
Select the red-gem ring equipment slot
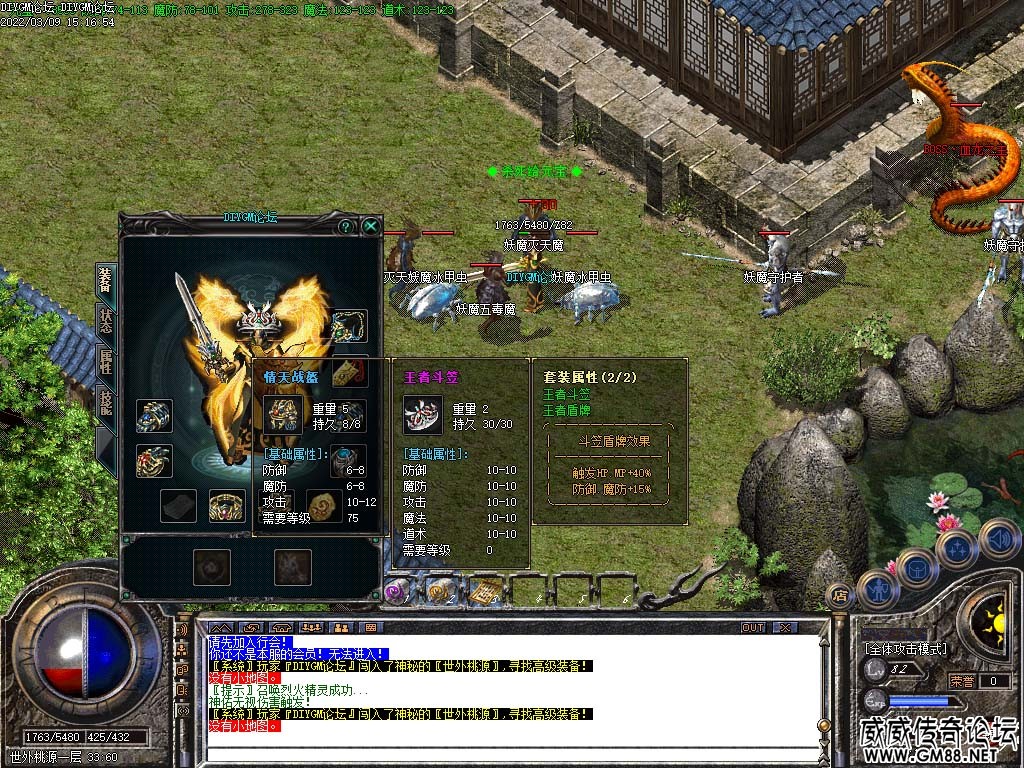click(154, 461)
